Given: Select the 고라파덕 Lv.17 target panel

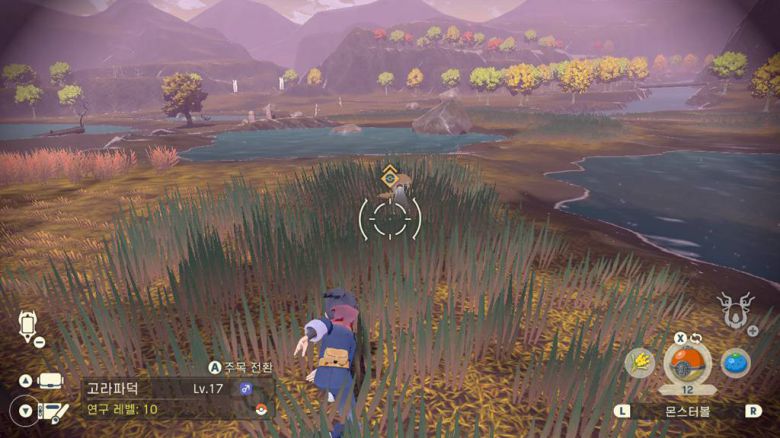Looking at the screenshot, I should click(177, 398).
